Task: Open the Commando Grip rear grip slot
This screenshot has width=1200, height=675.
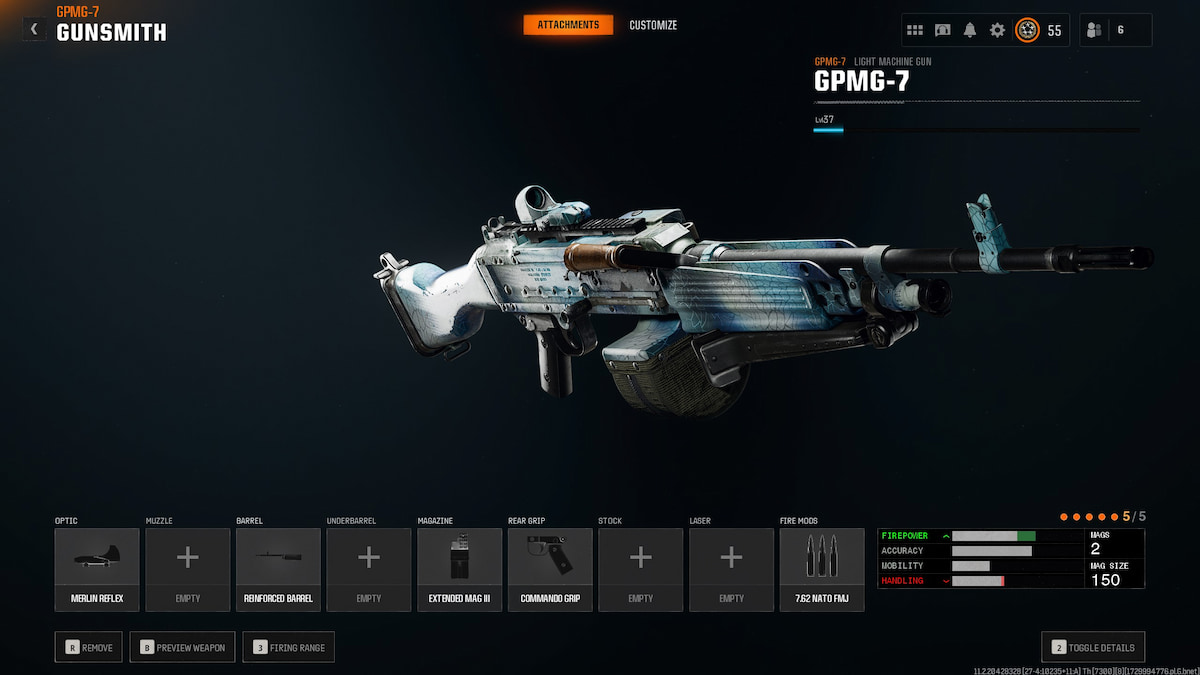Action: [x=550, y=569]
